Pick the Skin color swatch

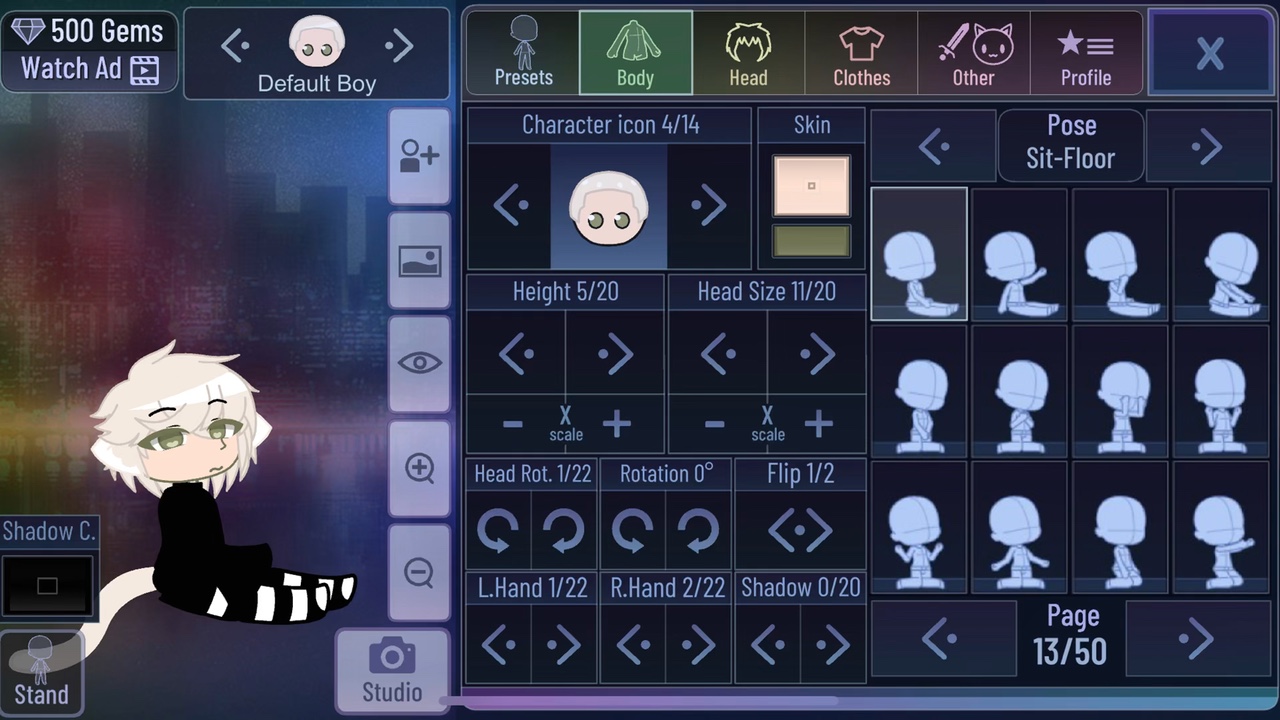click(811, 185)
